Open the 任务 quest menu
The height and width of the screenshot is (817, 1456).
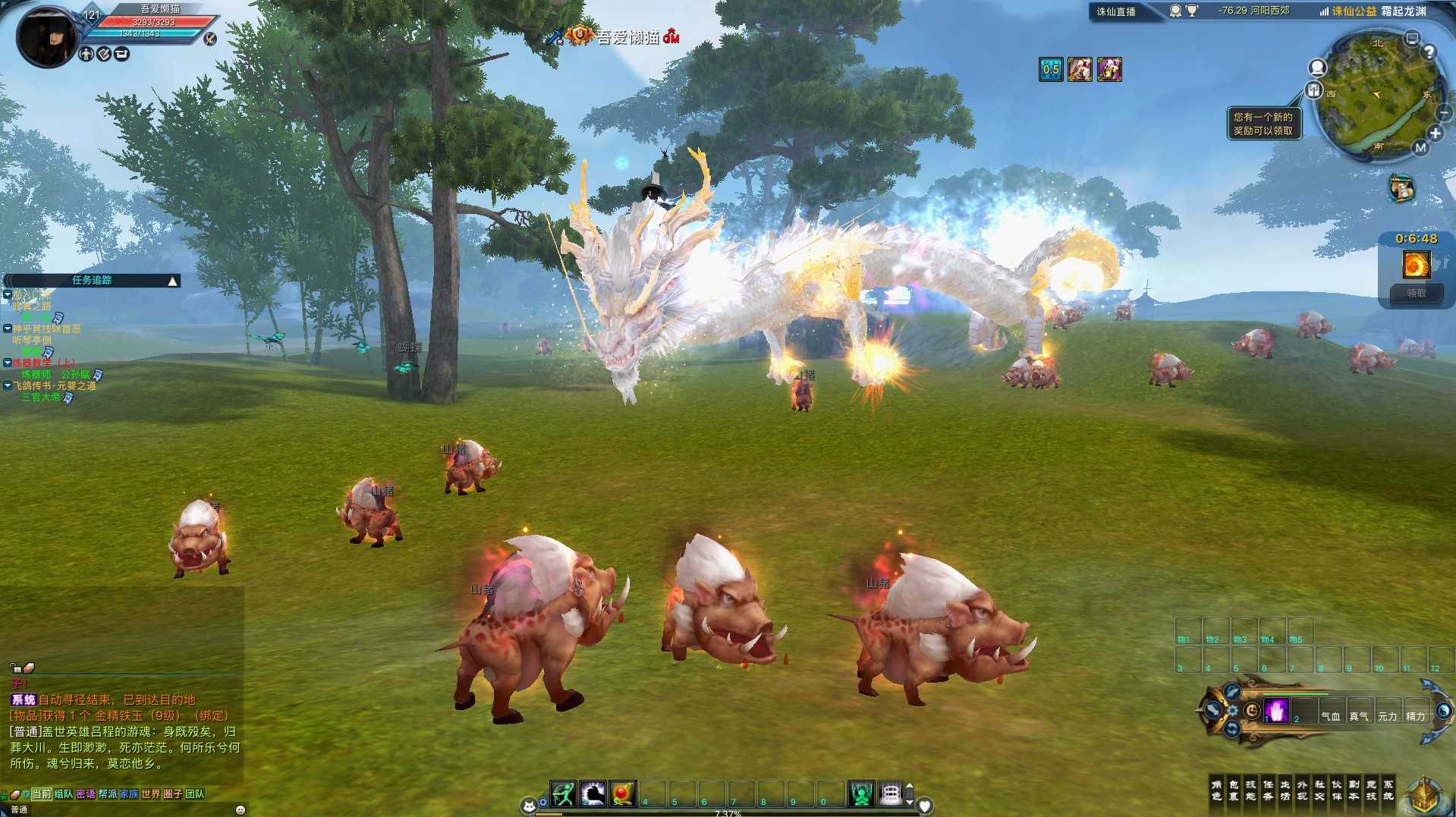coord(1268,790)
